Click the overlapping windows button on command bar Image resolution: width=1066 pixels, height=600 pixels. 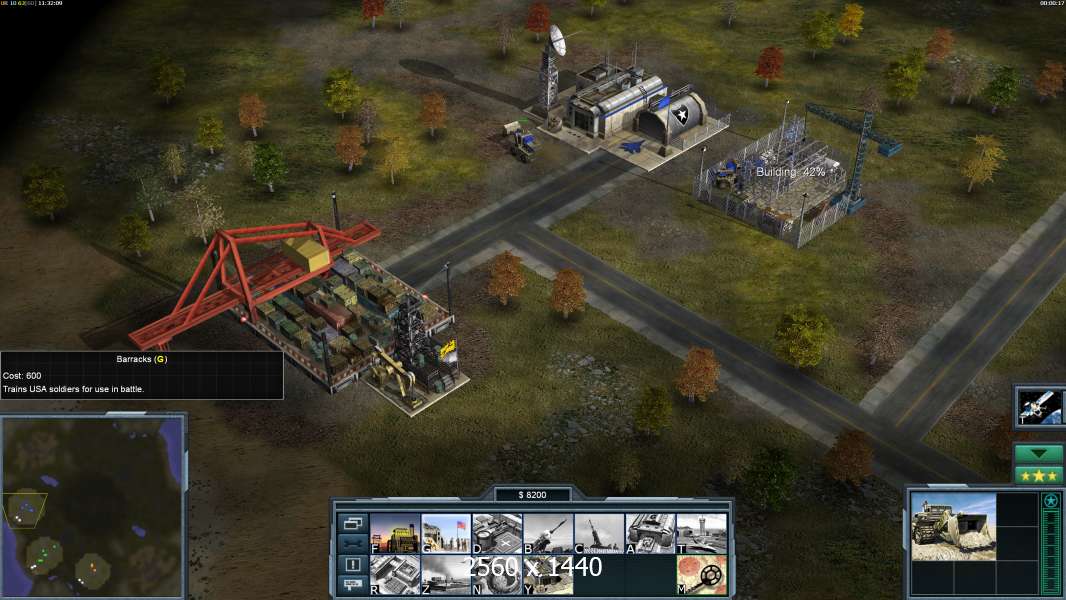(x=352, y=523)
